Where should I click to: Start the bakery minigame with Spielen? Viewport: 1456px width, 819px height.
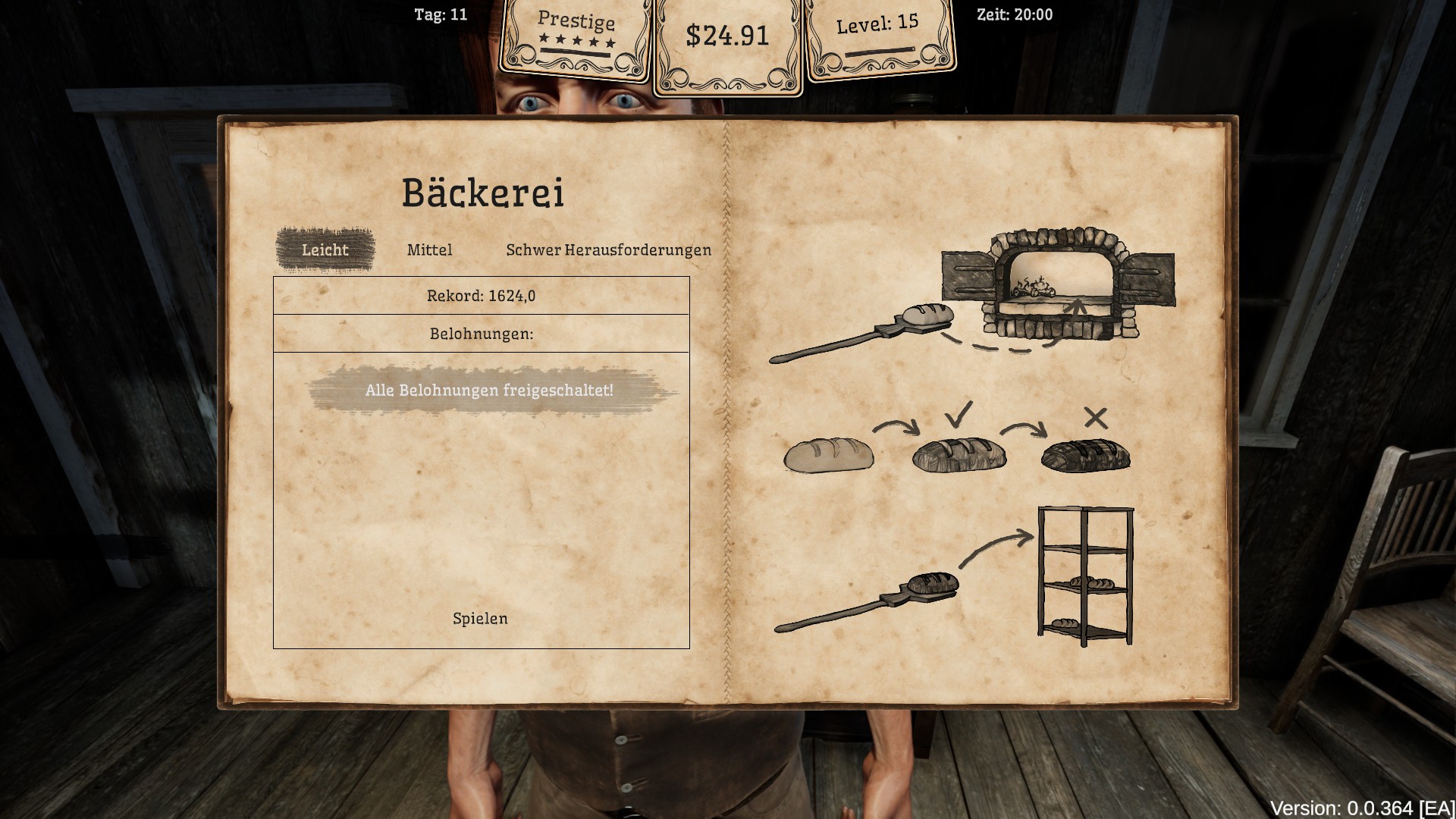point(480,619)
